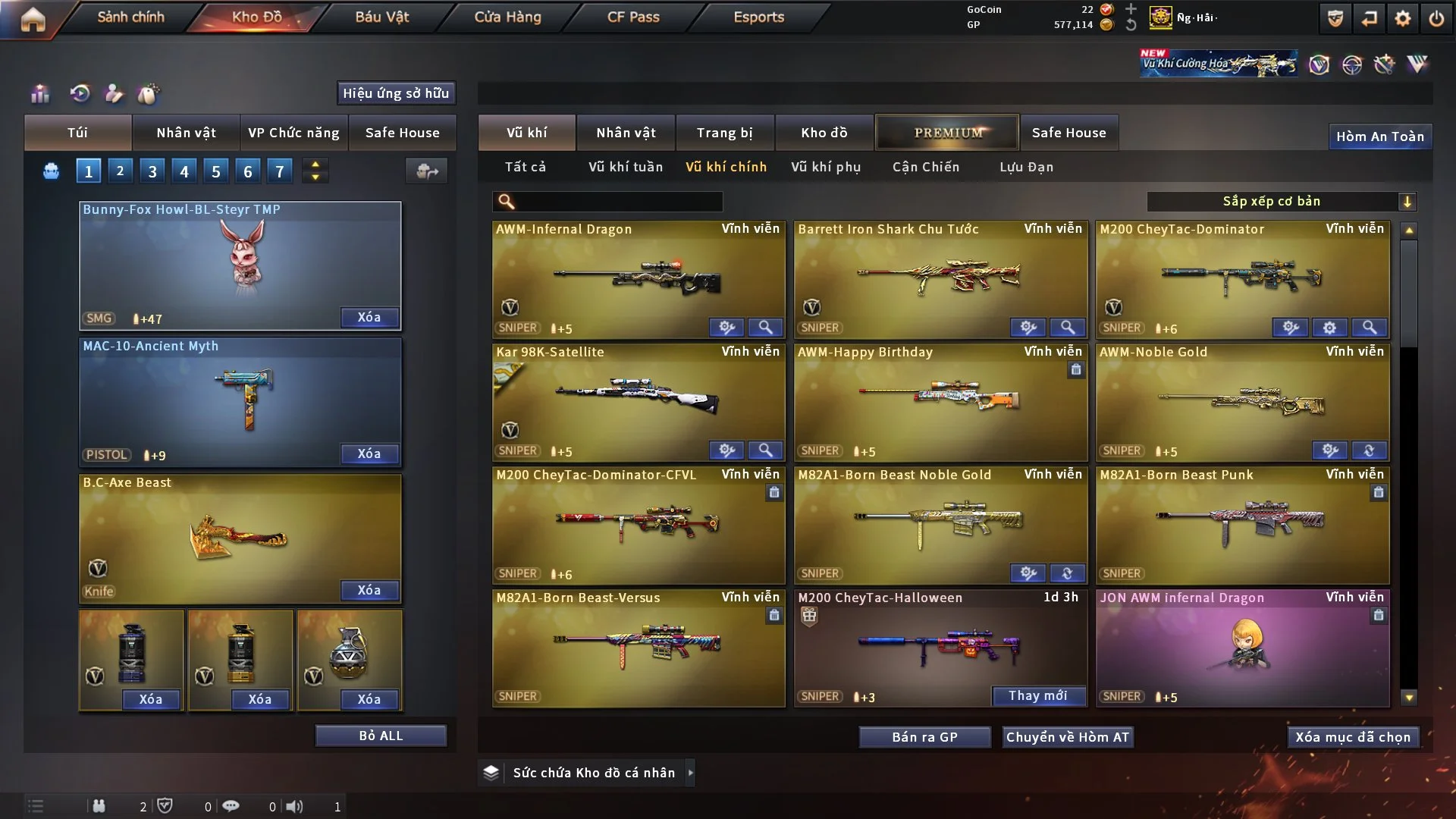Screen dimensions: 1456x819
Task: Select bag slot number 3
Action: click(x=152, y=171)
